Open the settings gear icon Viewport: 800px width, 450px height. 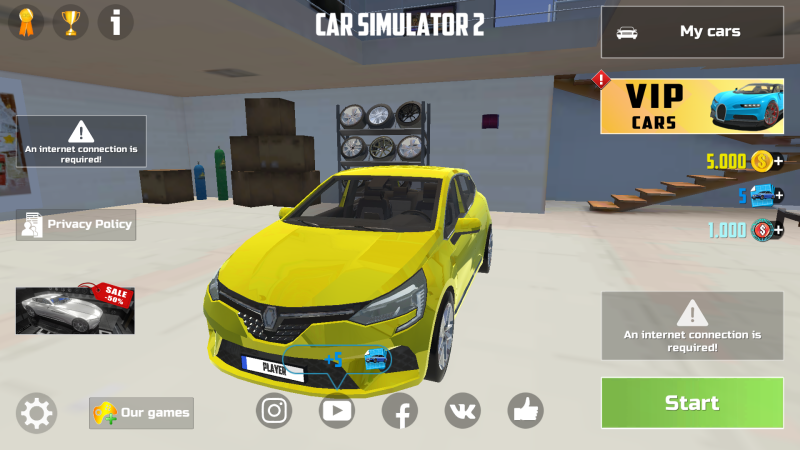37,413
